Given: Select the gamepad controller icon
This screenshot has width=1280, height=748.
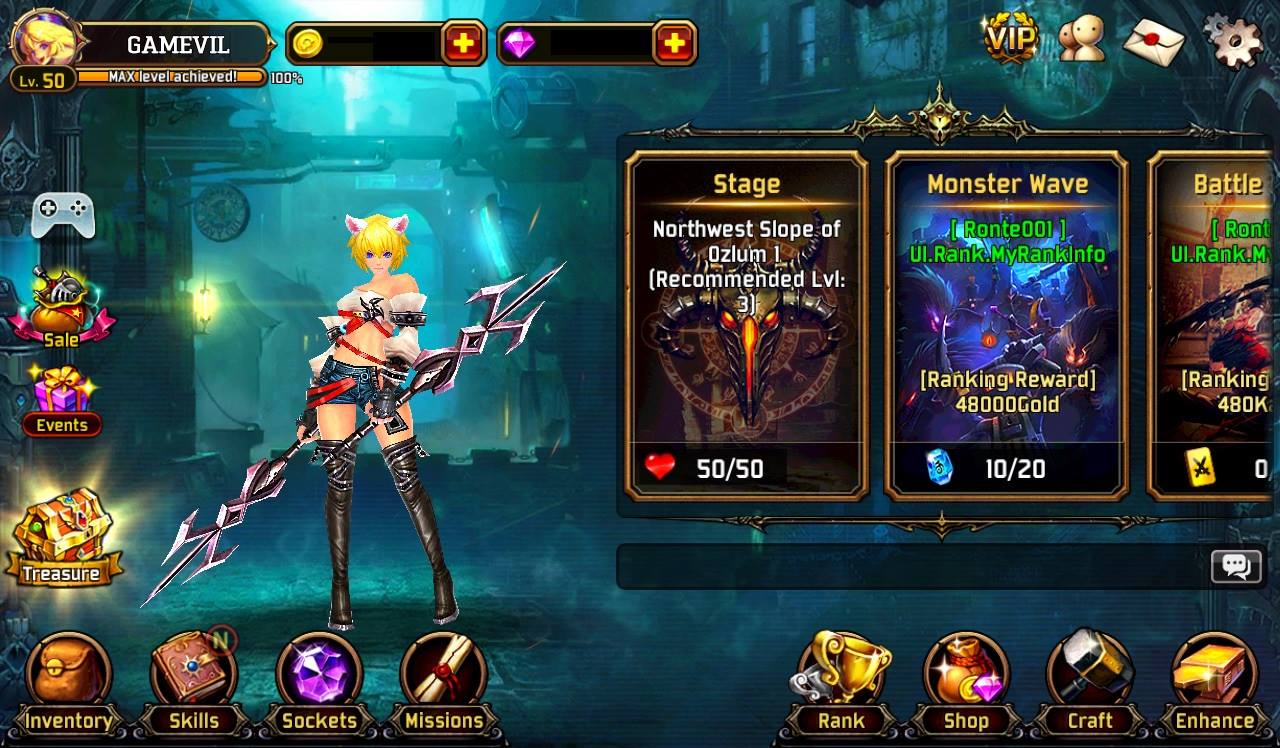Looking at the screenshot, I should pyautogui.click(x=62, y=213).
